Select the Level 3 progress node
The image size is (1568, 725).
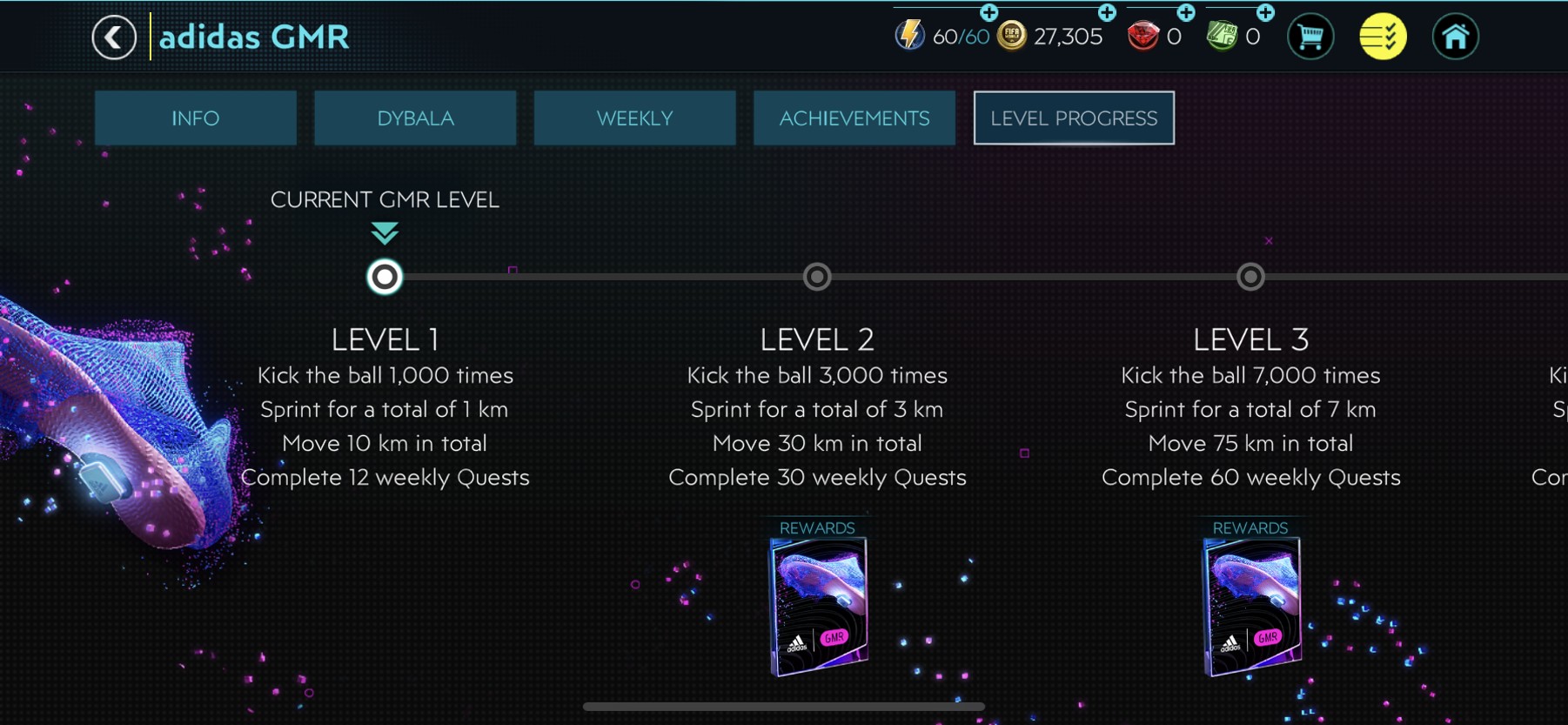pyautogui.click(x=1250, y=278)
